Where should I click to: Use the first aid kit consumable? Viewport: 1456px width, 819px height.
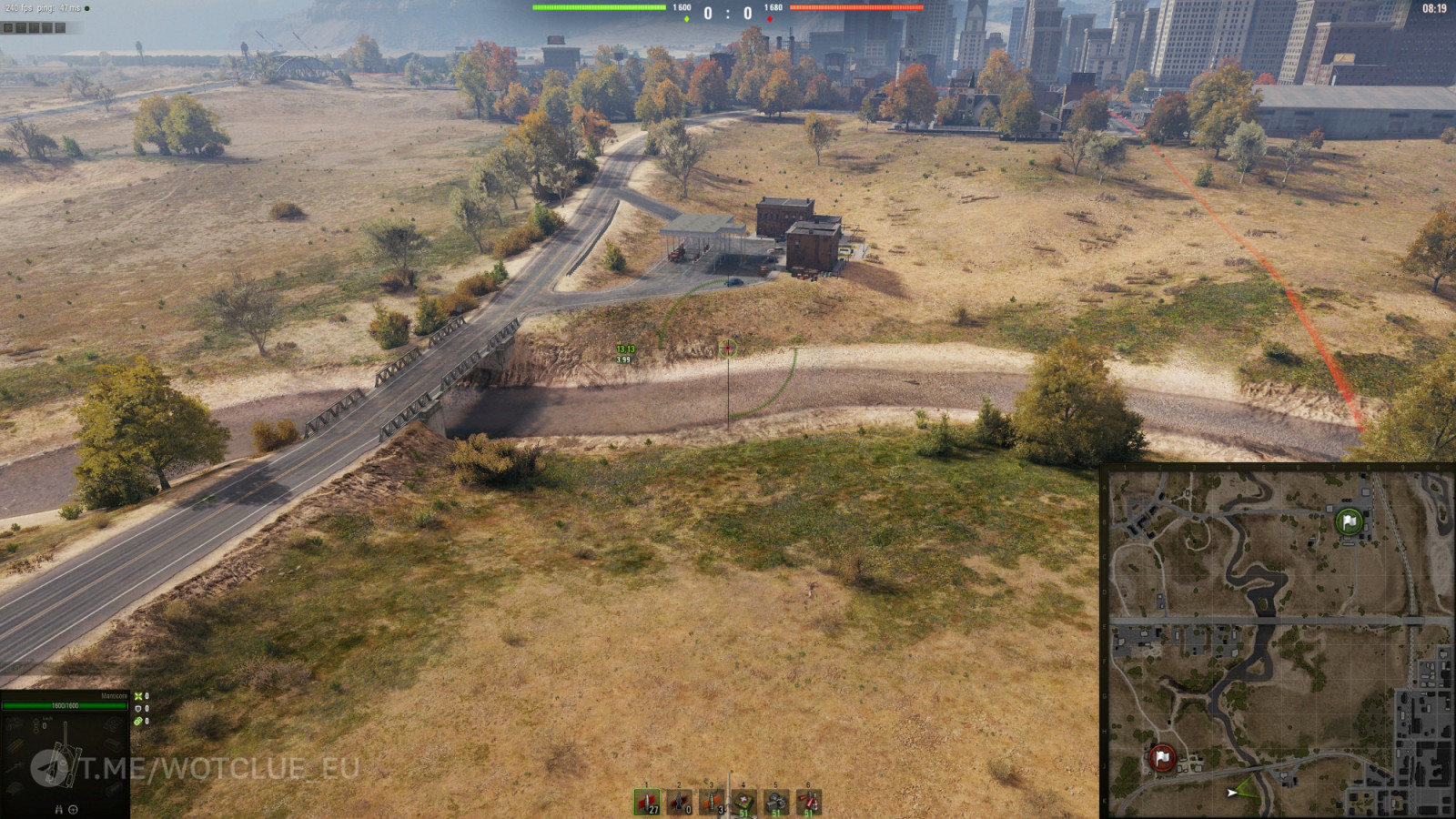[x=744, y=803]
